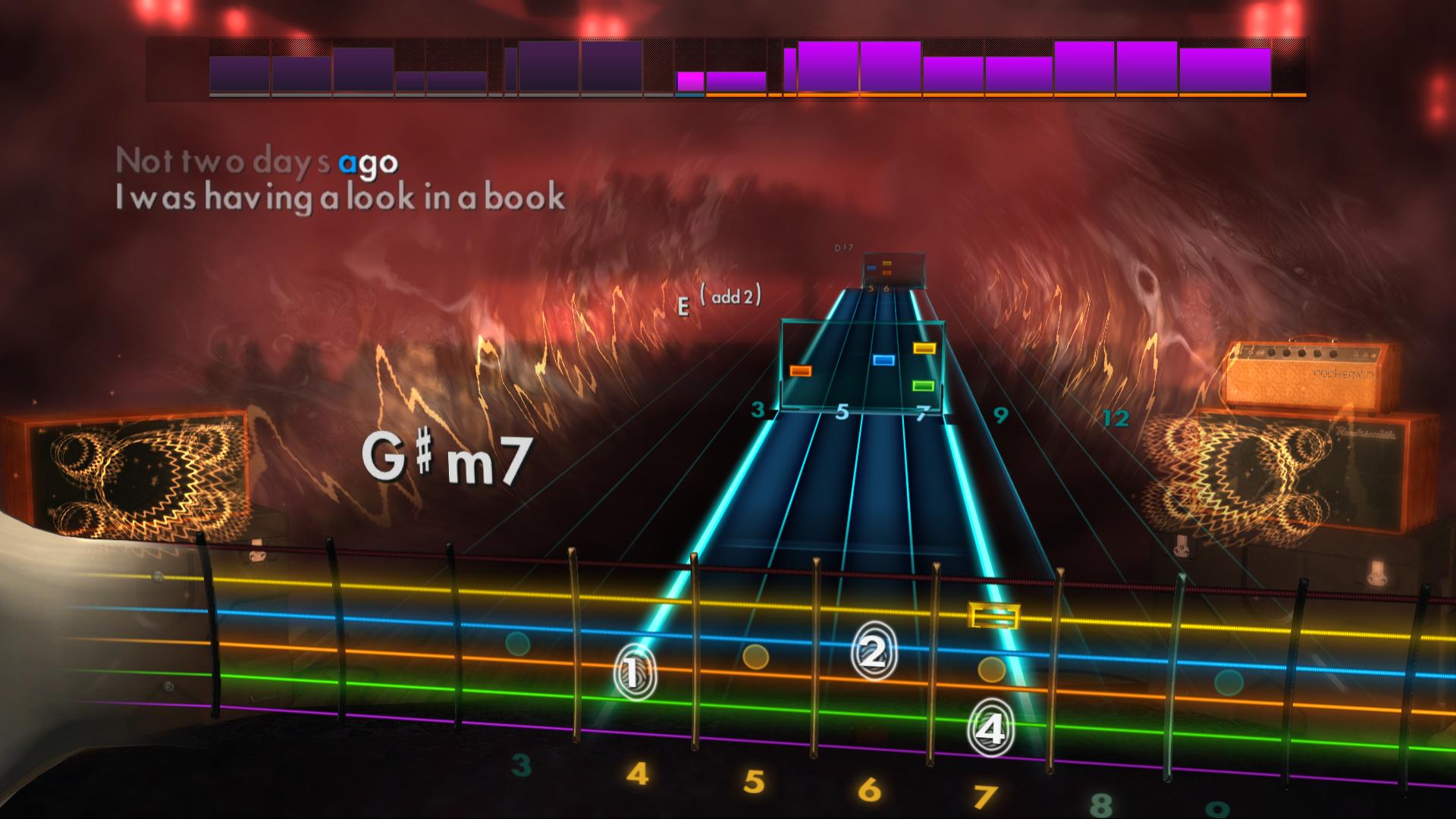Select the finger 4 fretting indicator

click(990, 729)
